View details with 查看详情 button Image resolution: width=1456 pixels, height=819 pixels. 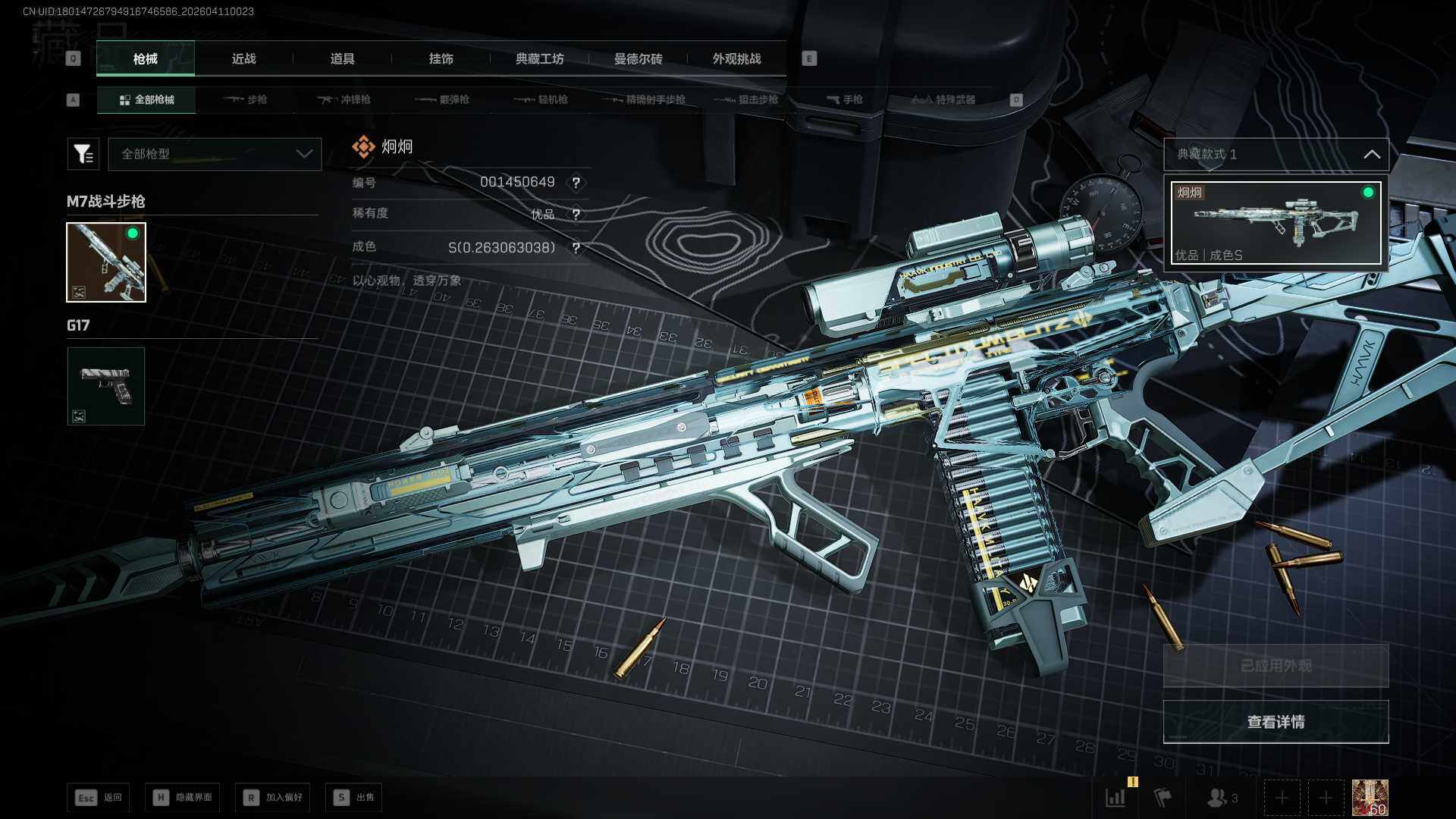1276,722
